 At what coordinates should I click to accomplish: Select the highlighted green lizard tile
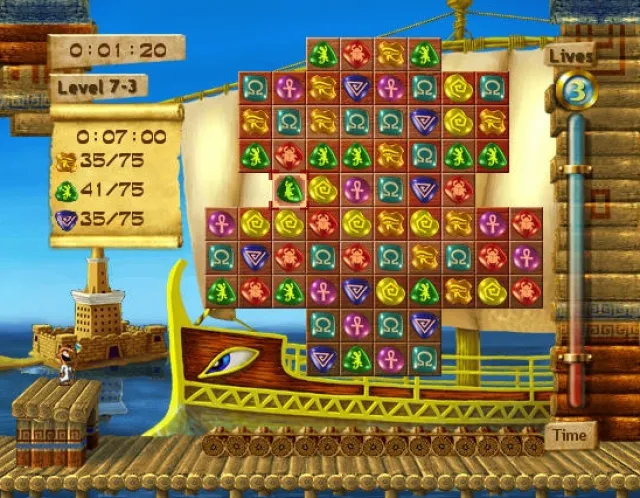[288, 189]
